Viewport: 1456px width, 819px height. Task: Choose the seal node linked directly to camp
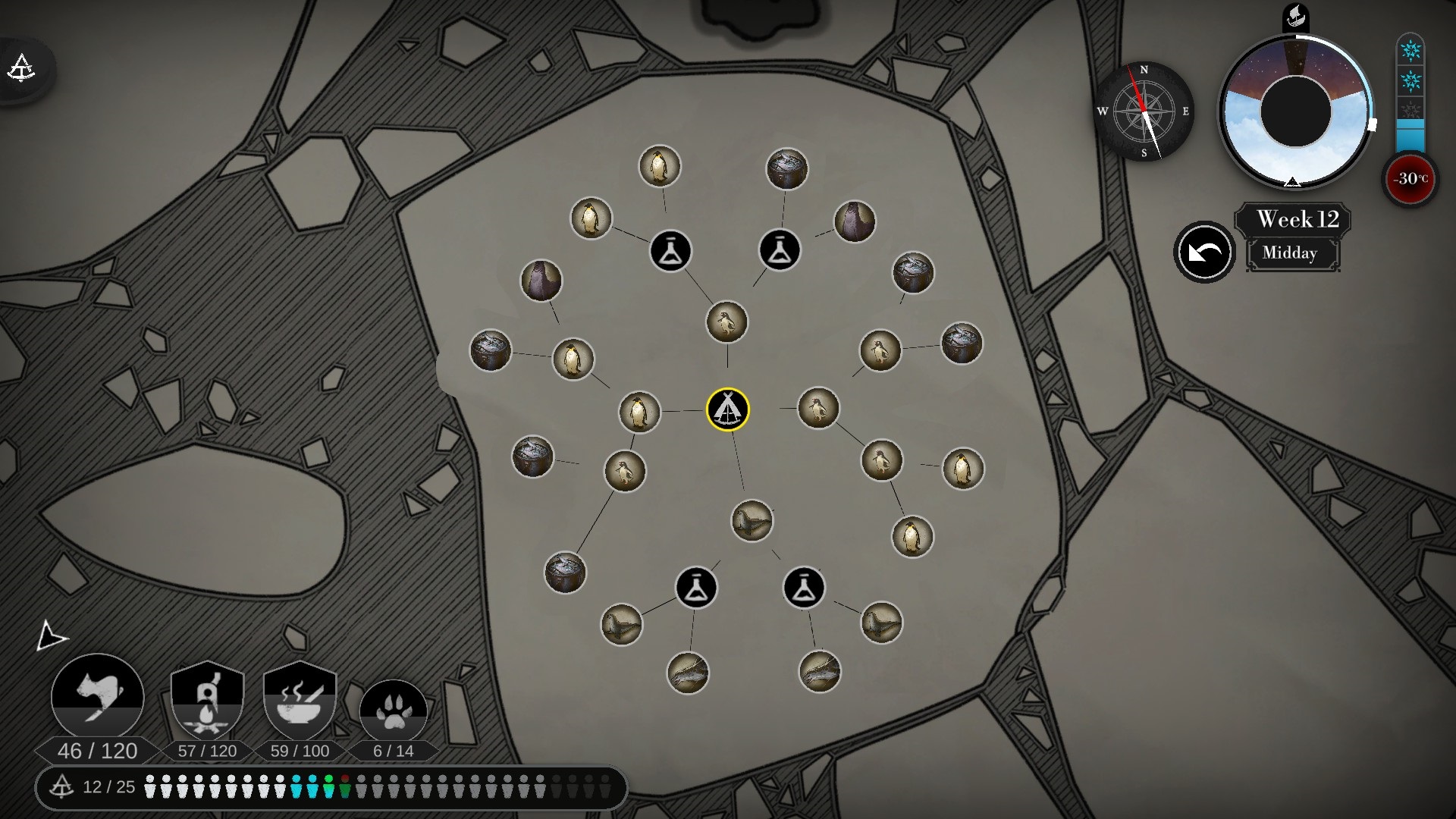tap(752, 521)
